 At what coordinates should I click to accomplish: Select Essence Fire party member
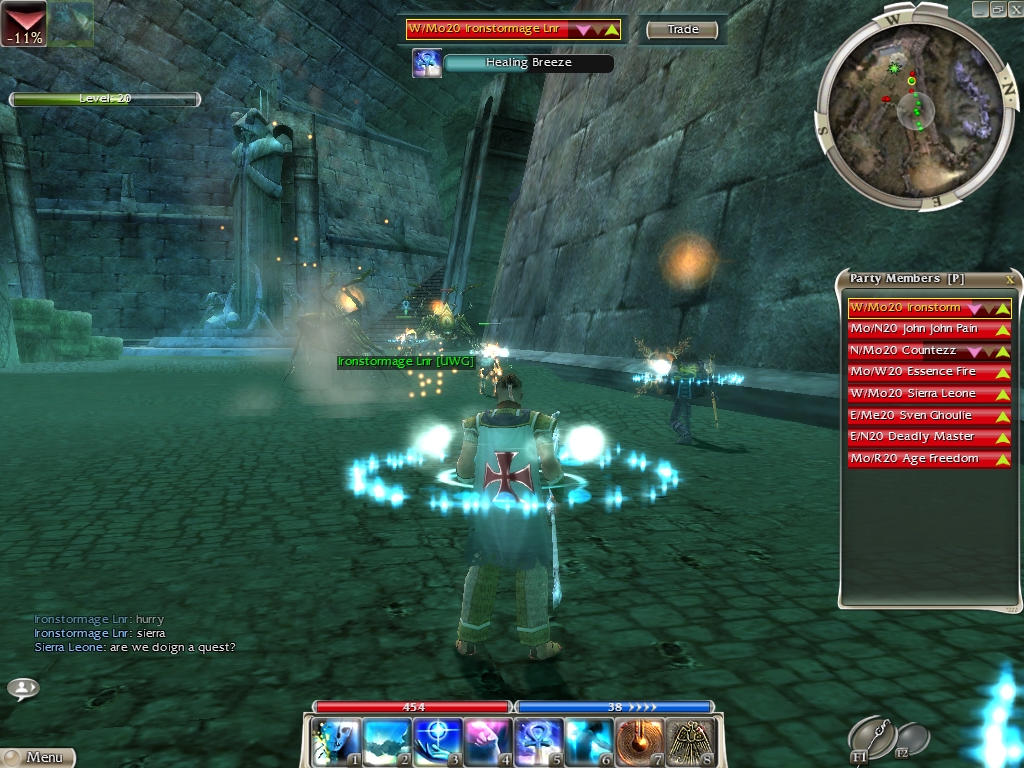coord(929,372)
